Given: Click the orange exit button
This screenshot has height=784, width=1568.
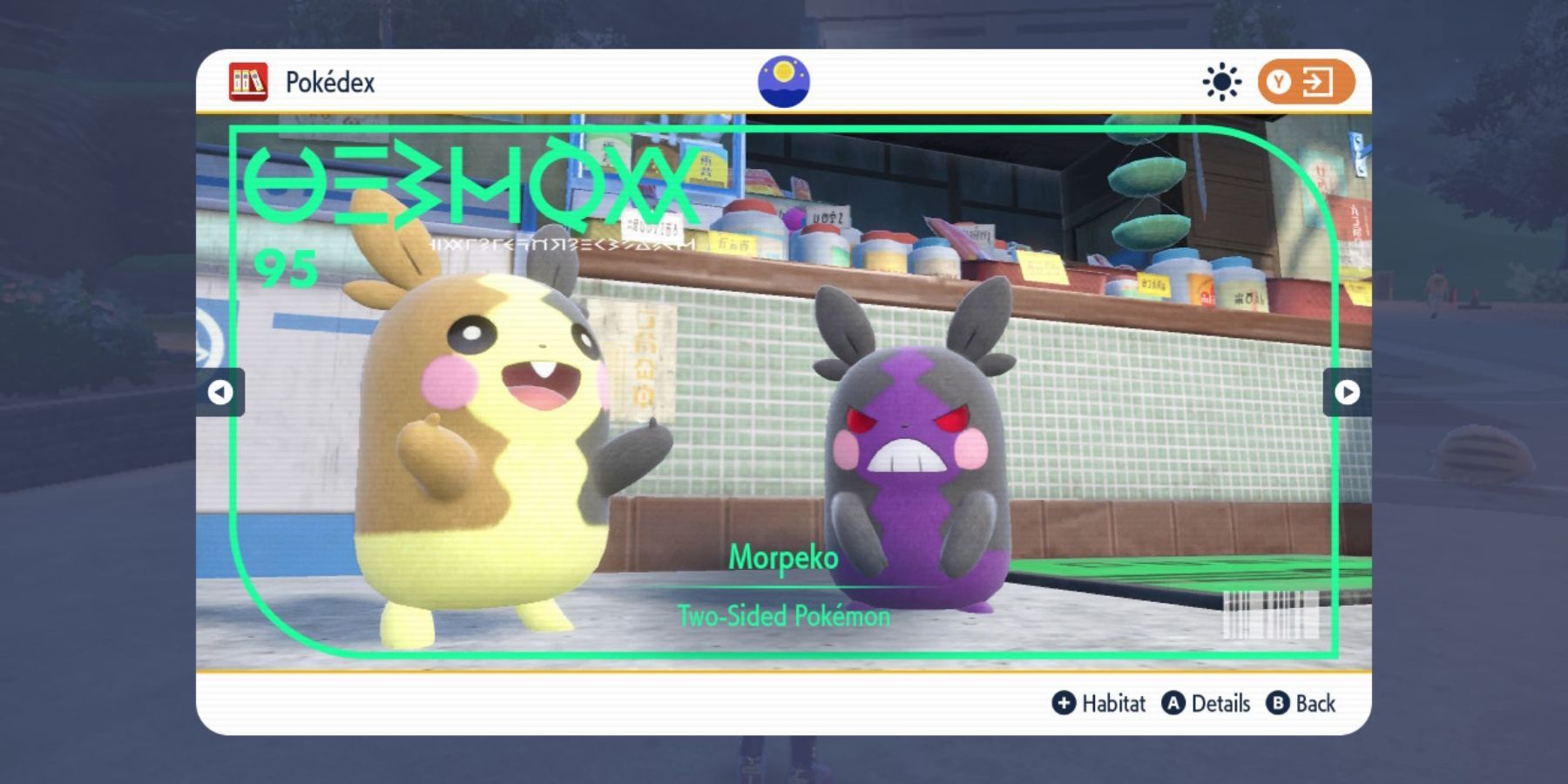Looking at the screenshot, I should click(1305, 83).
